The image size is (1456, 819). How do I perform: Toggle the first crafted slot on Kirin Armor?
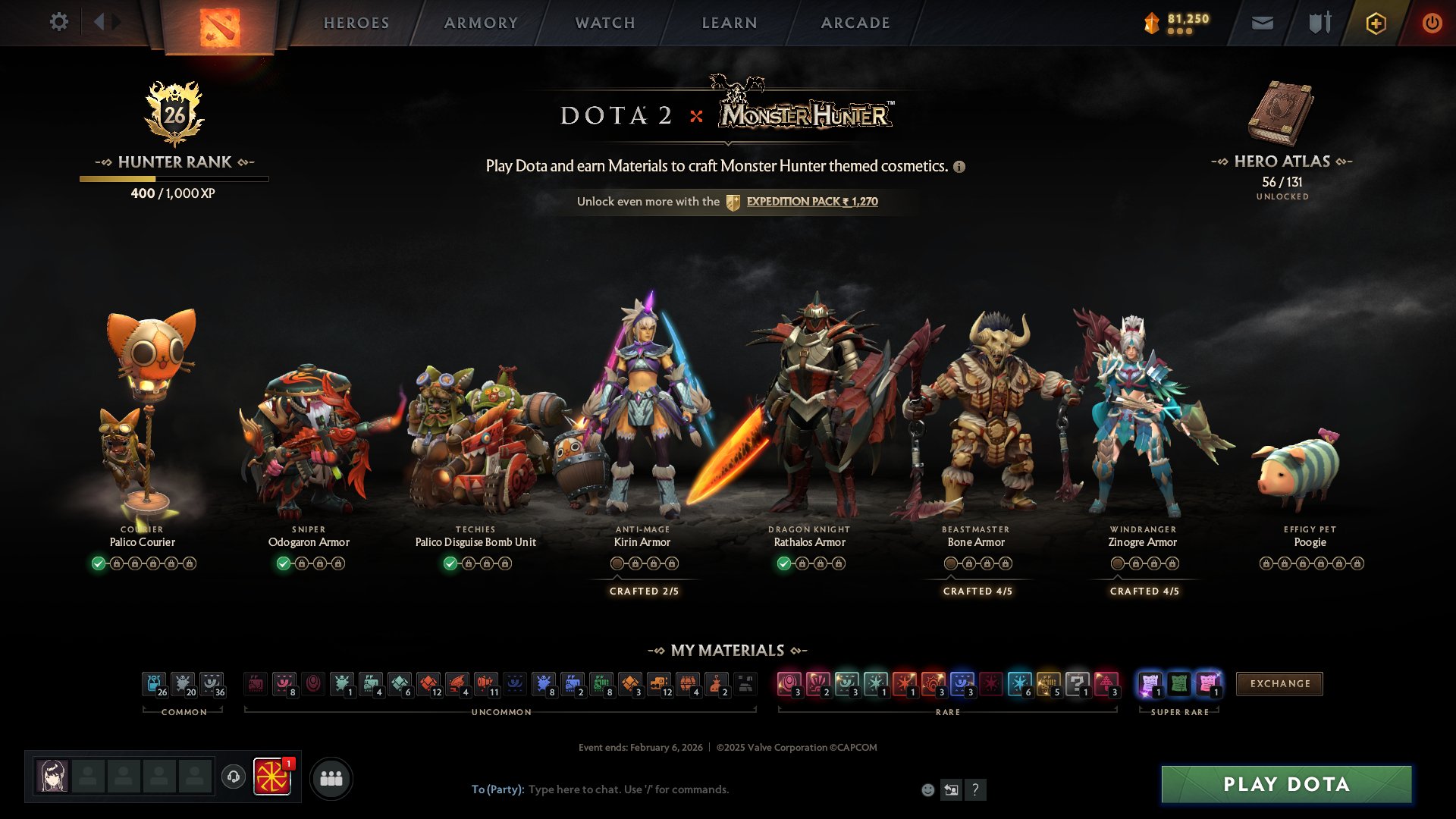(617, 563)
